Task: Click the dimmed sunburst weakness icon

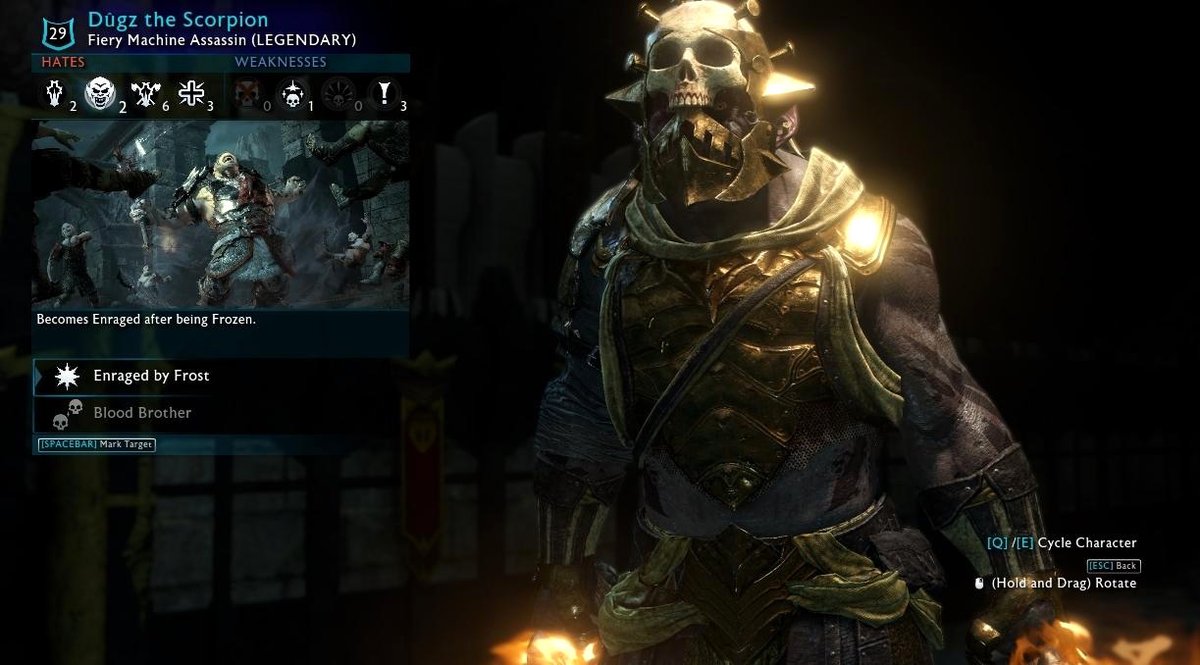Action: point(338,96)
